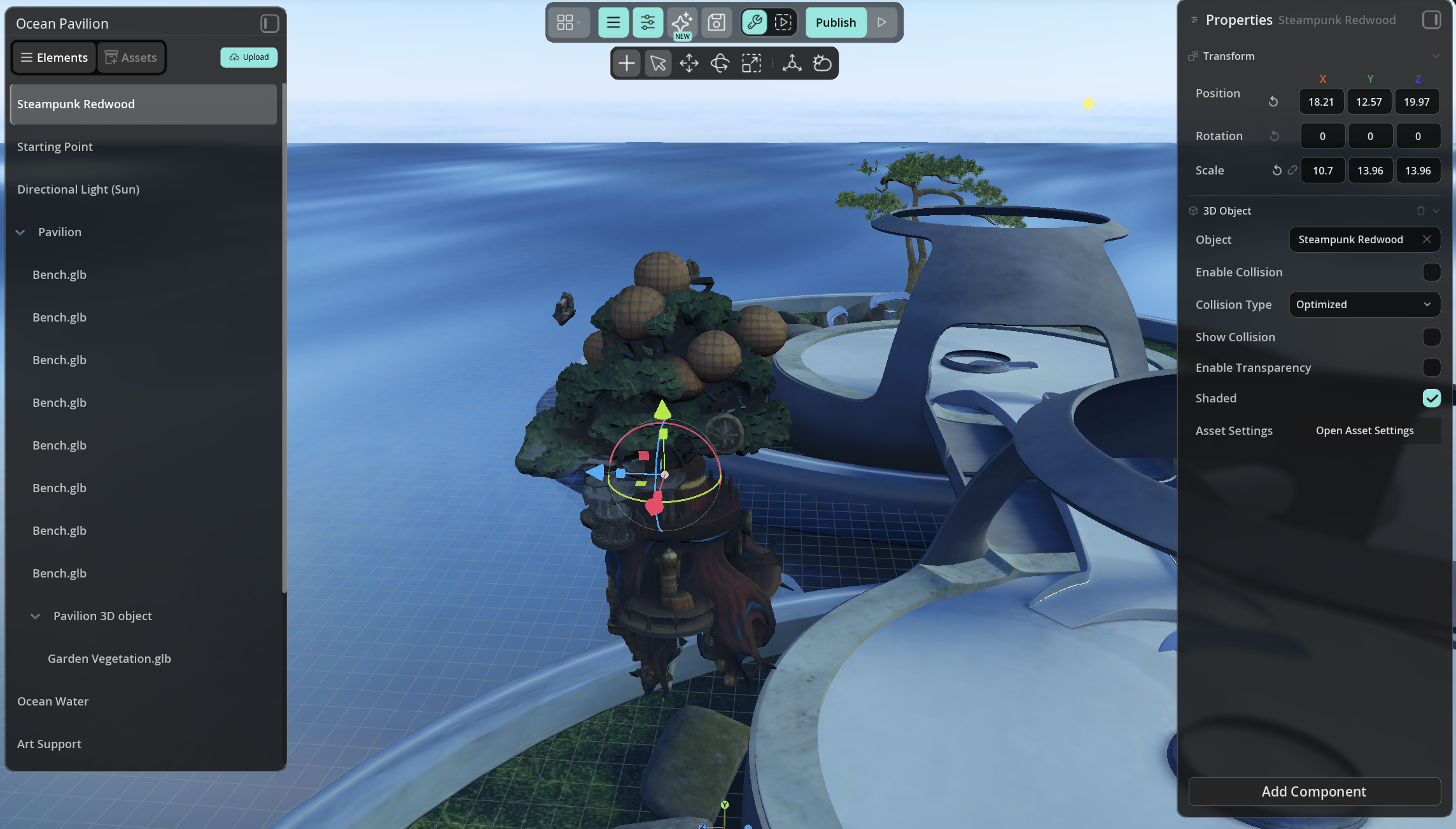Screen dimensions: 1456x829
Task: Activate the plus add-element tool
Action: 626,63
